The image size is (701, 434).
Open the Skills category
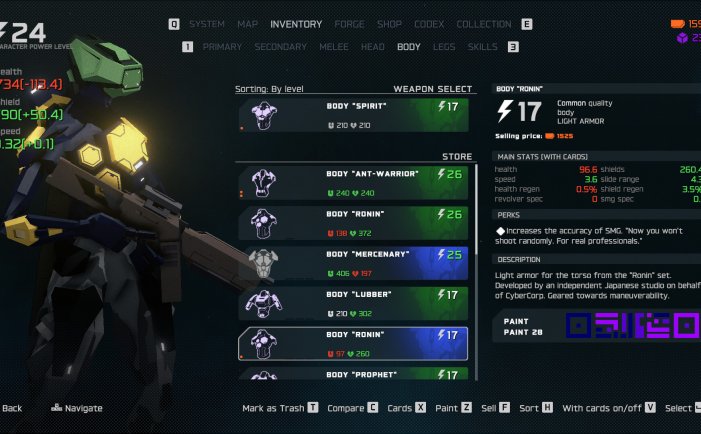482,47
